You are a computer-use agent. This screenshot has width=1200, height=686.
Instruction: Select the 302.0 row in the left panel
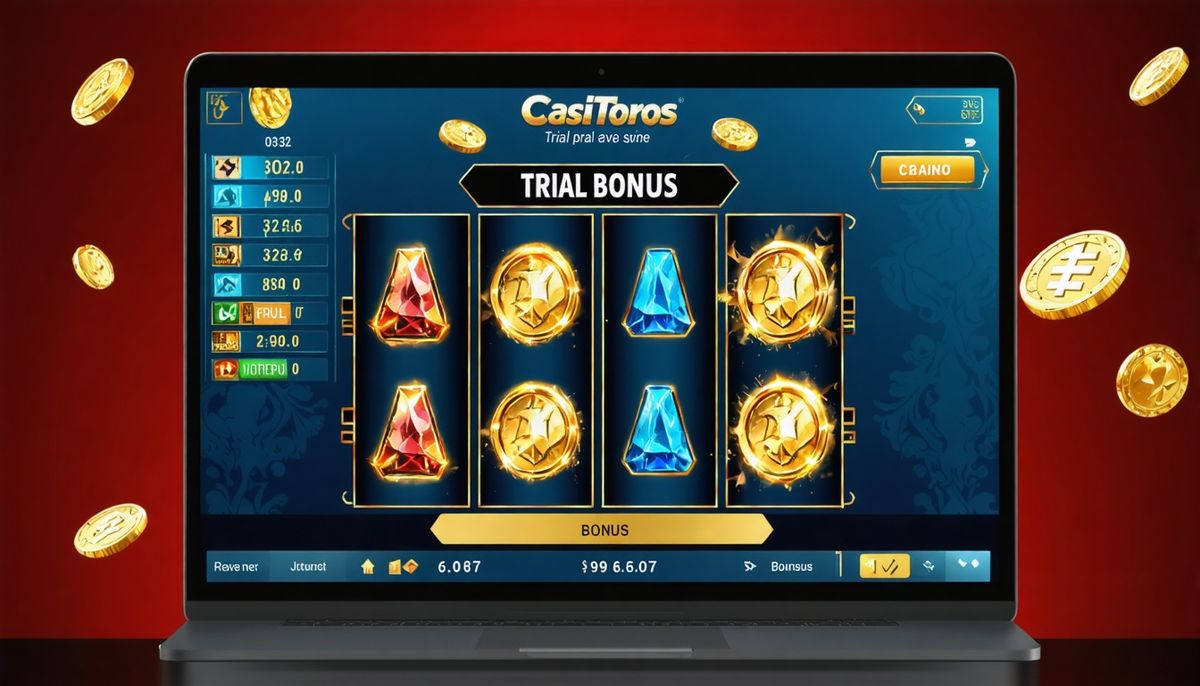[267, 168]
